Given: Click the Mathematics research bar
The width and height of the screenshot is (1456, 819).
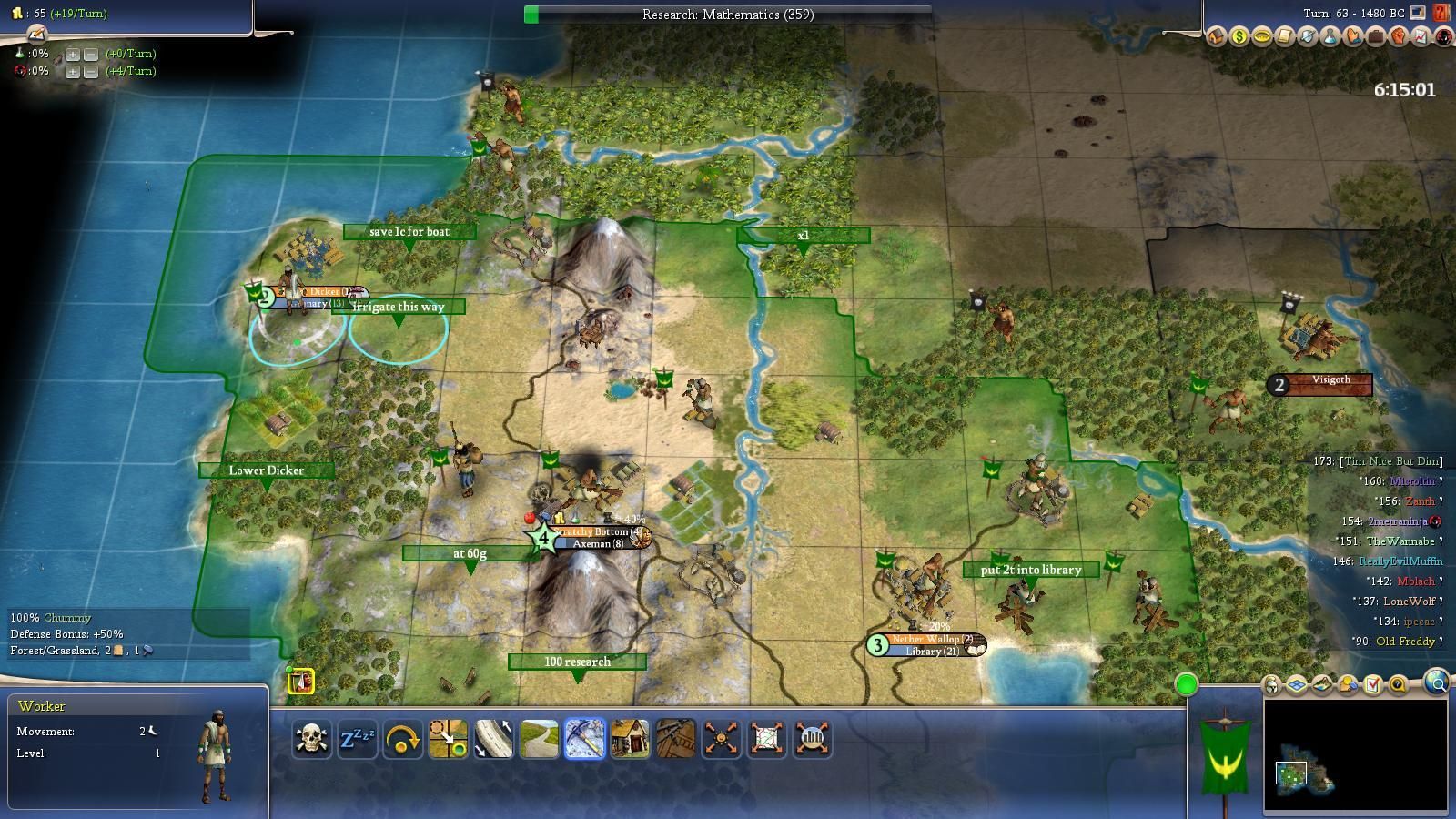Looking at the screenshot, I should tap(728, 15).
